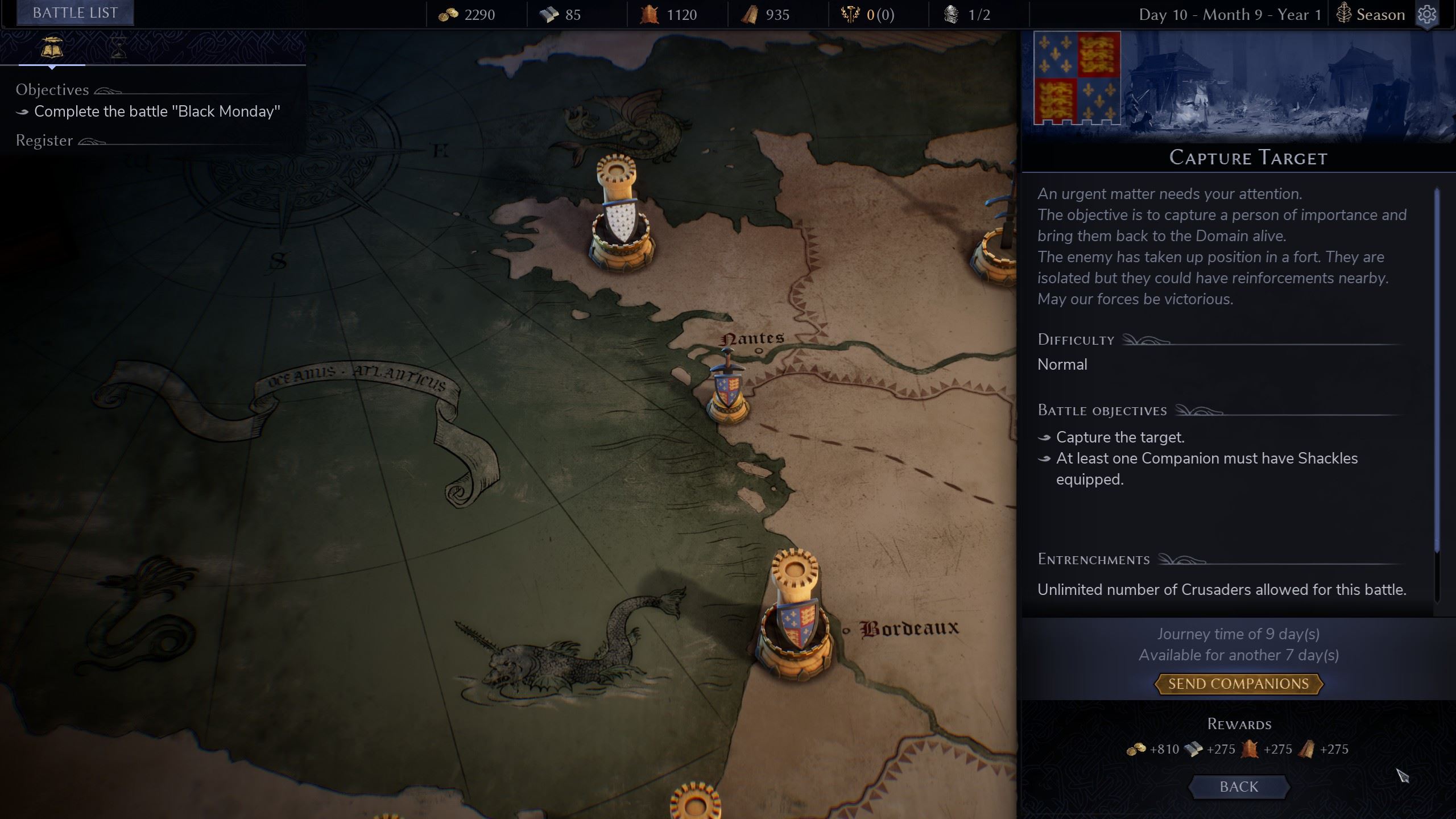The width and height of the screenshot is (1456, 819).
Task: Switch to the hourglass tab
Action: (118, 47)
